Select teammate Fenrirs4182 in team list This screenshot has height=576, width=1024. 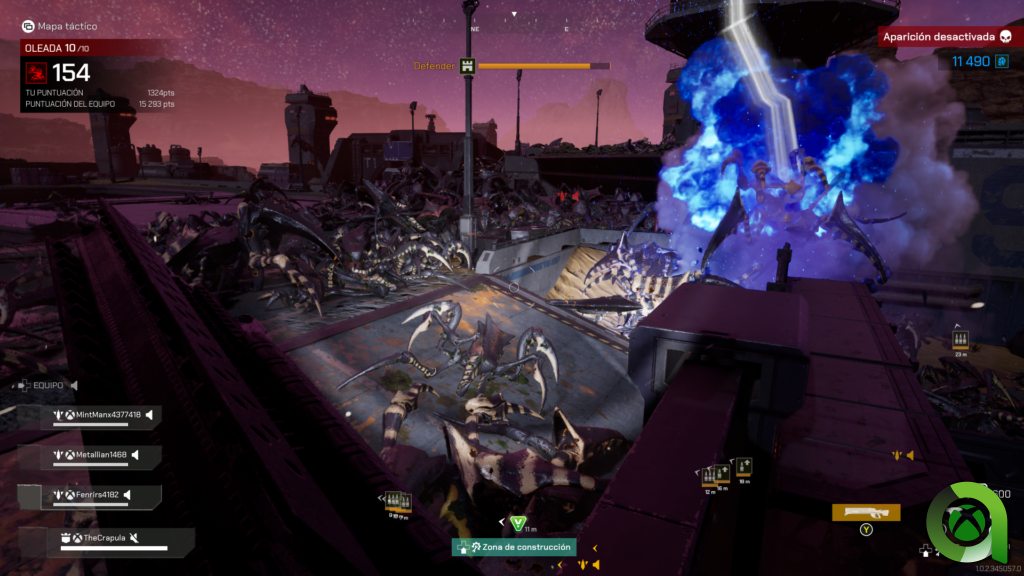[x=97, y=494]
